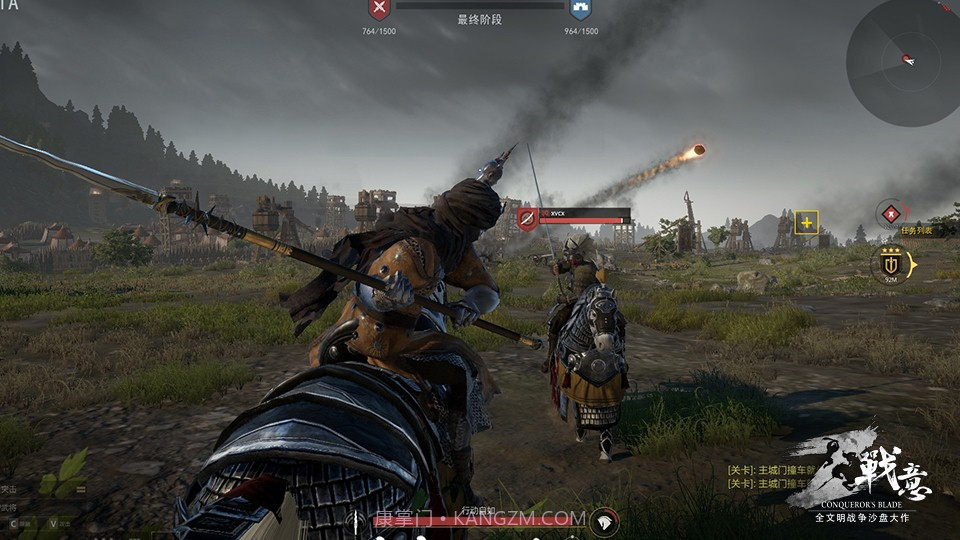The width and height of the screenshot is (960, 540).
Task: Select the yellow plus waypoint marker
Action: click(x=806, y=222)
